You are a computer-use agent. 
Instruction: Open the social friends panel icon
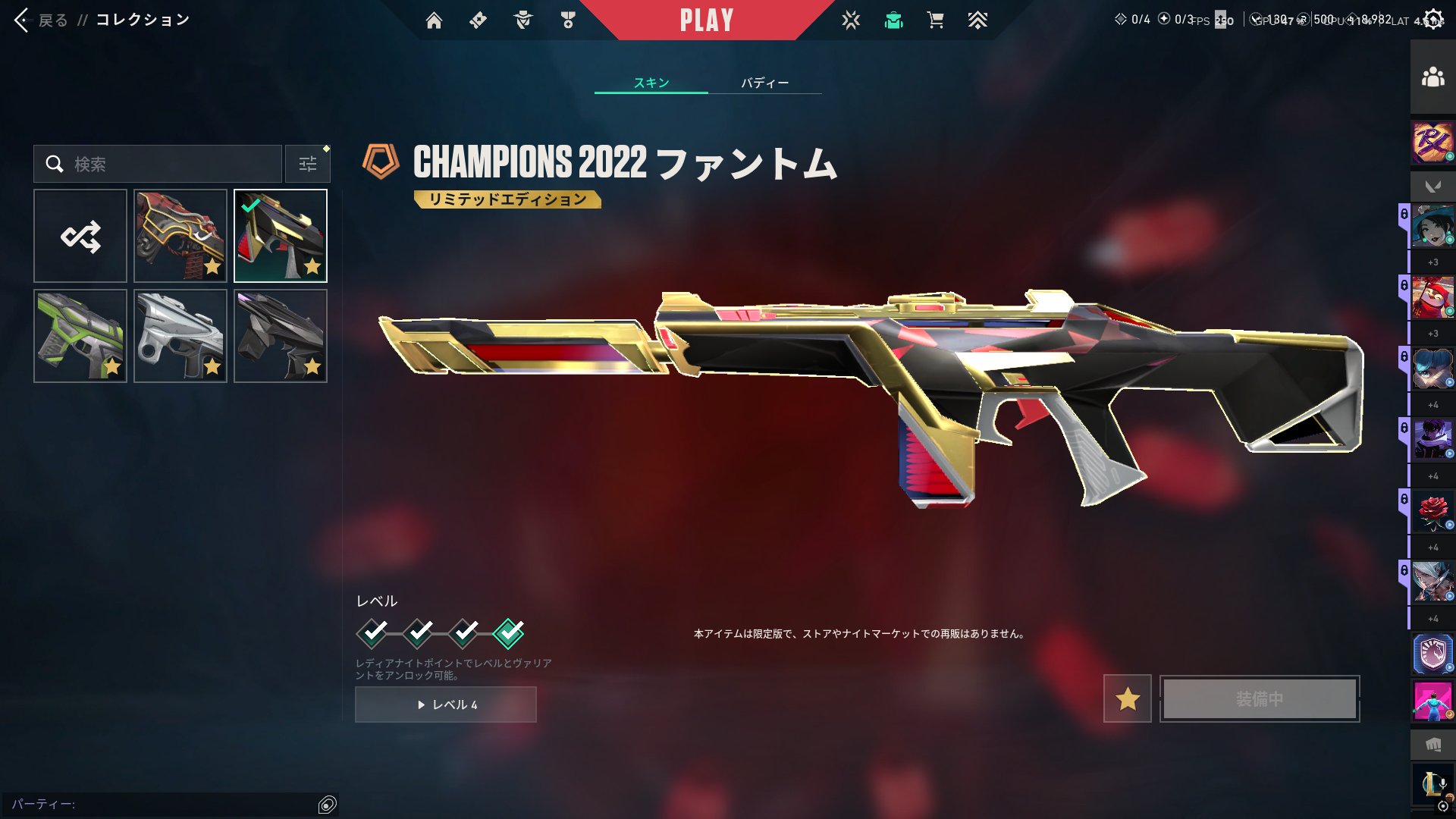(1432, 77)
